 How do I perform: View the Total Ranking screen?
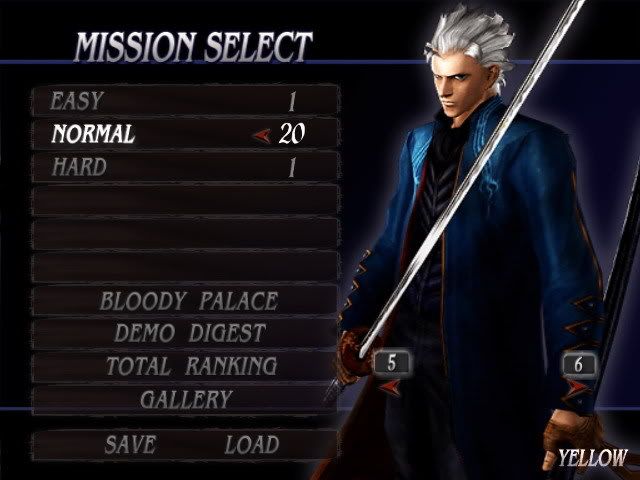tap(188, 367)
